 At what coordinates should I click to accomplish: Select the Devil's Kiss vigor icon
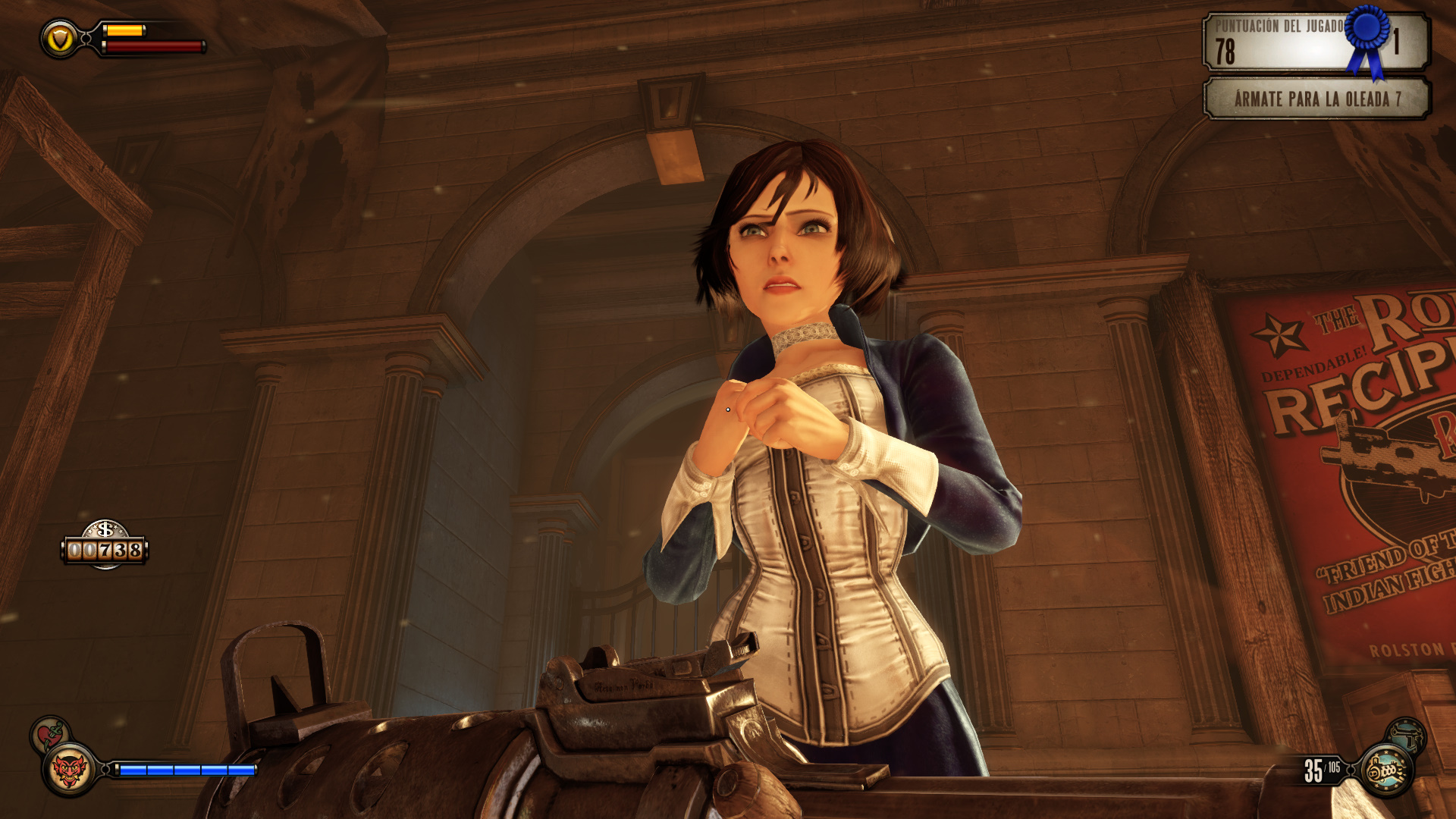pos(69,771)
